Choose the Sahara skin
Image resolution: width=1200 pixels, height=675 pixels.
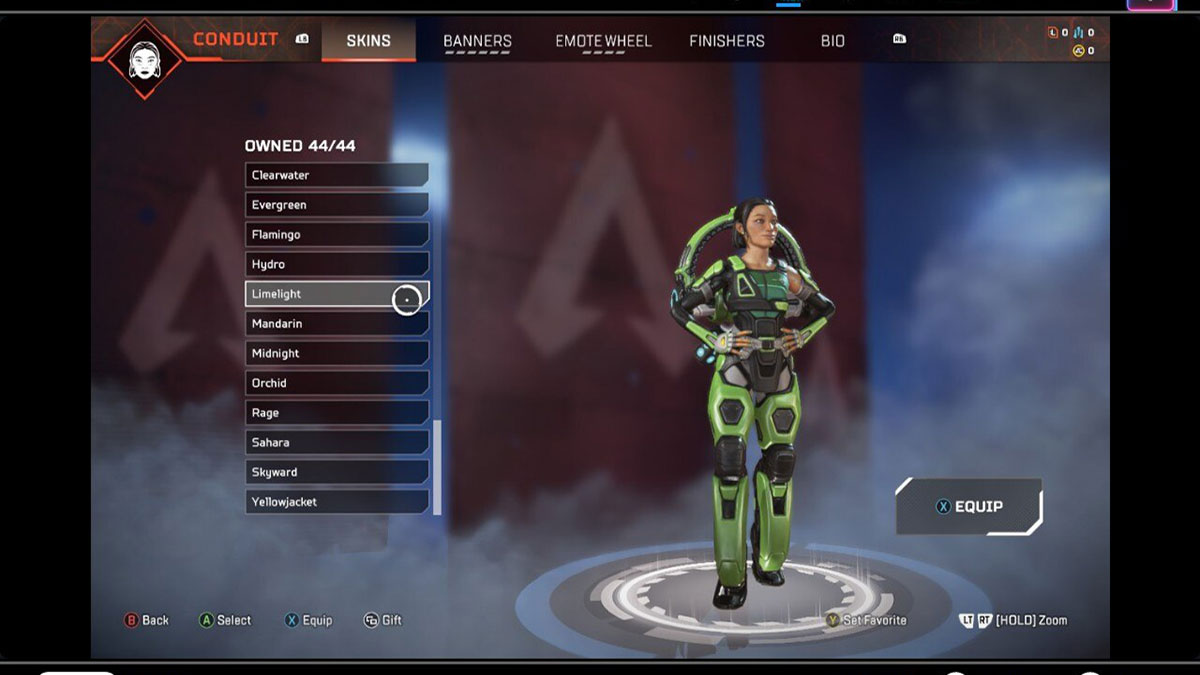click(336, 442)
